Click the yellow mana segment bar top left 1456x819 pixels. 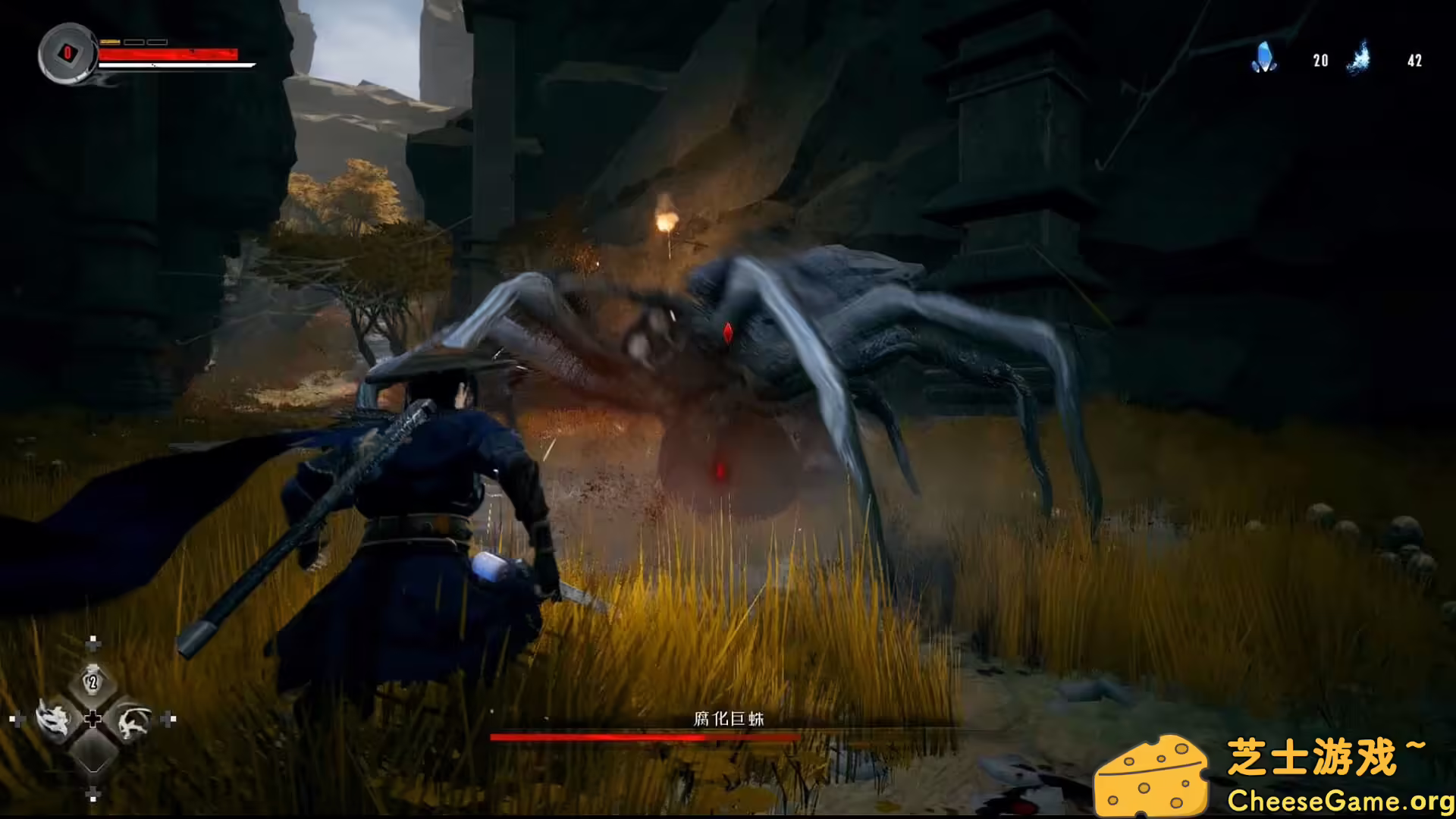click(111, 42)
